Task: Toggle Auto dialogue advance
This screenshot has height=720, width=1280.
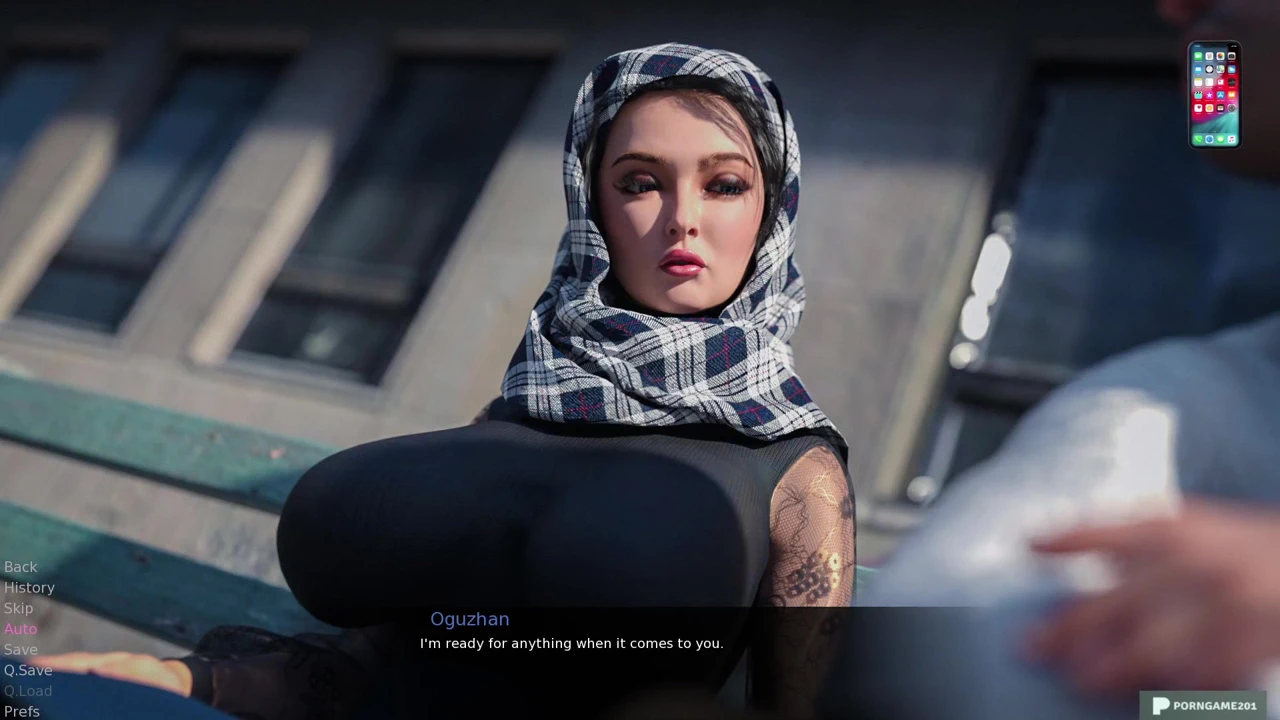Action: point(20,629)
